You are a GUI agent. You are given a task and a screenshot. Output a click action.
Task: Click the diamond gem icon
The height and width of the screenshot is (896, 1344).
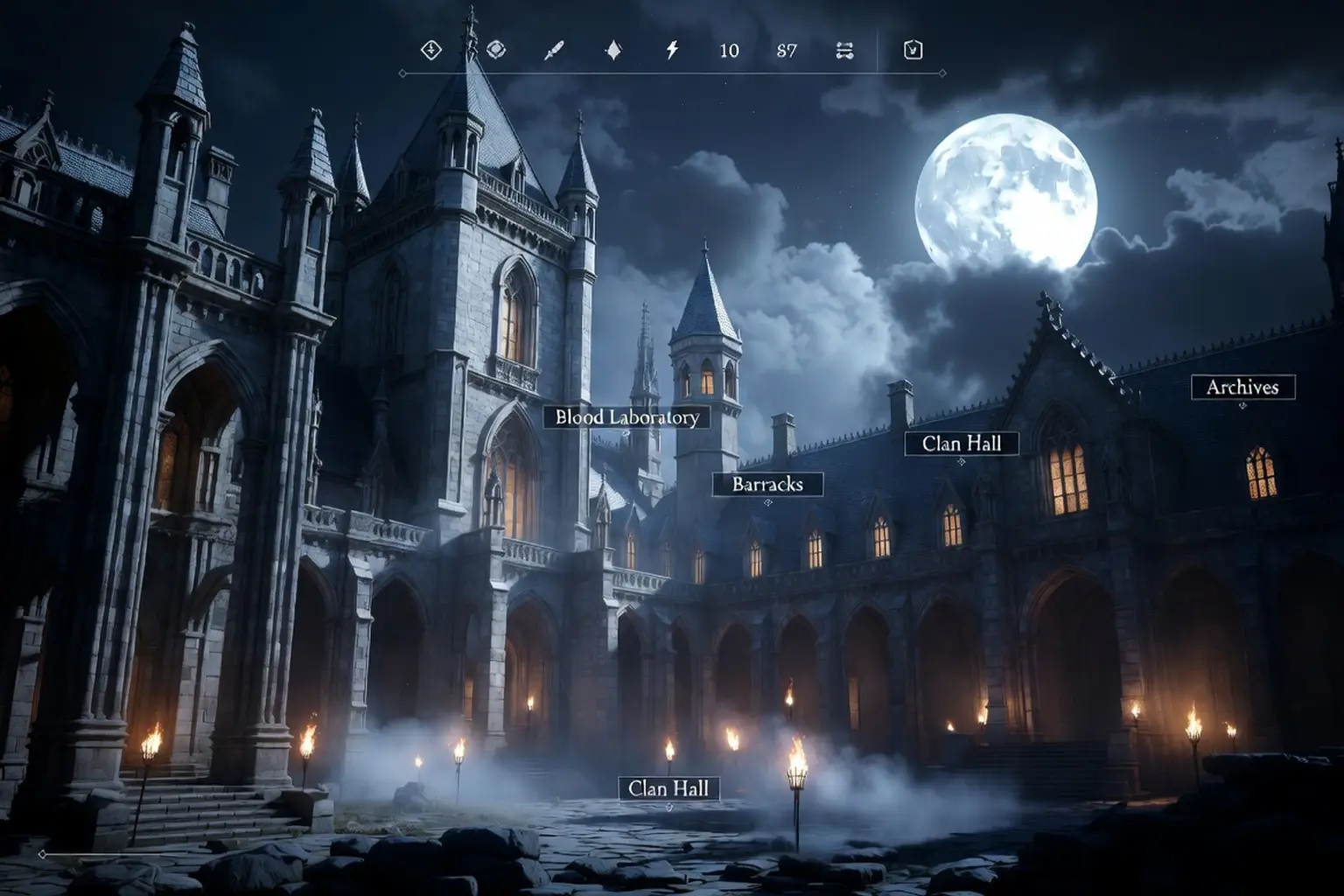(x=613, y=51)
